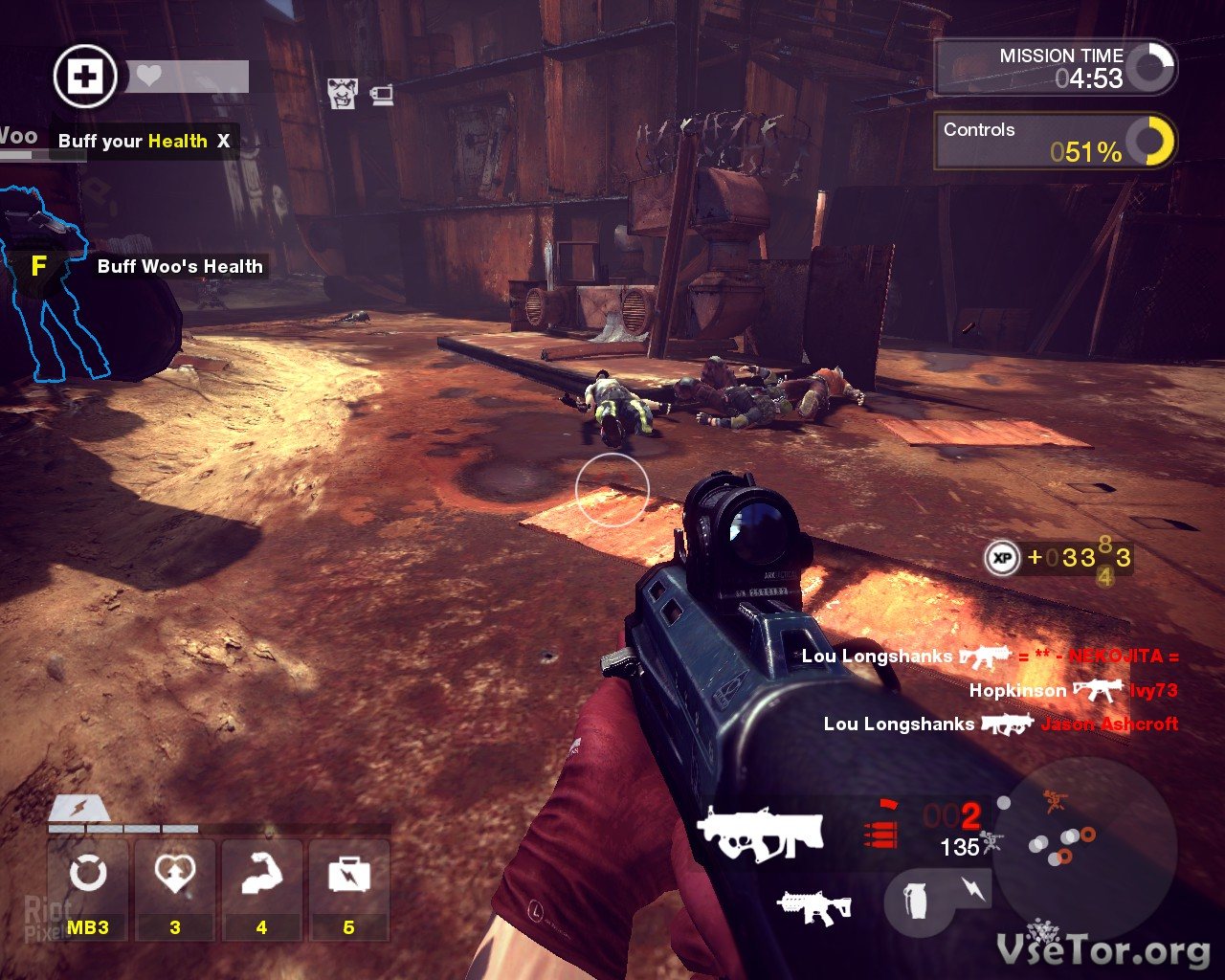This screenshot has height=980, width=1225.
Task: Switch to the smaller secondary weapon icon
Action: click(814, 907)
